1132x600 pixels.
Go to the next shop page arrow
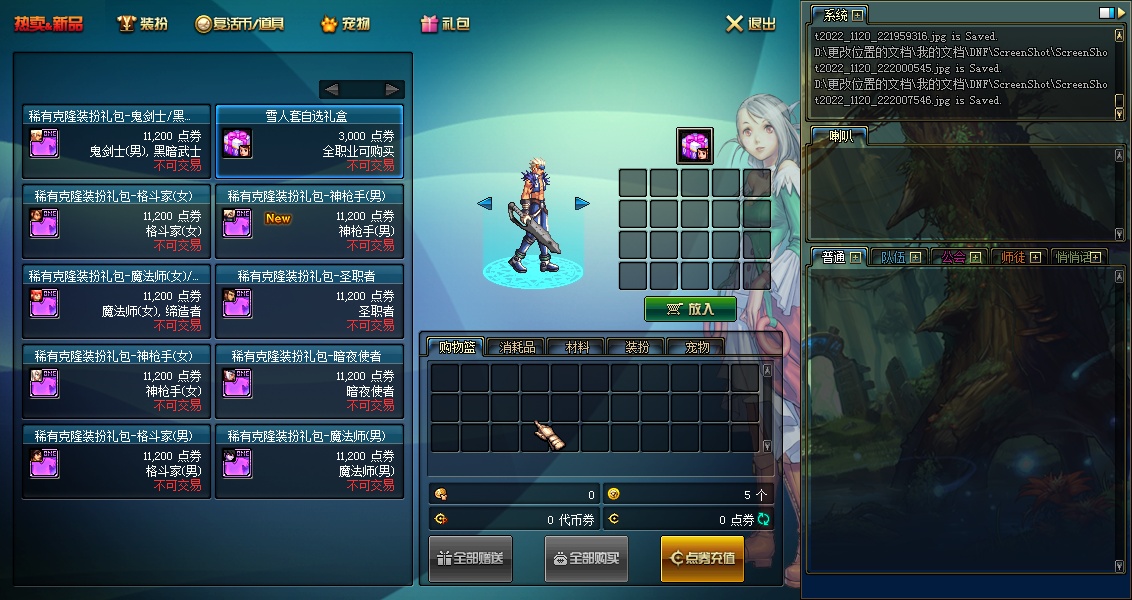[393, 89]
